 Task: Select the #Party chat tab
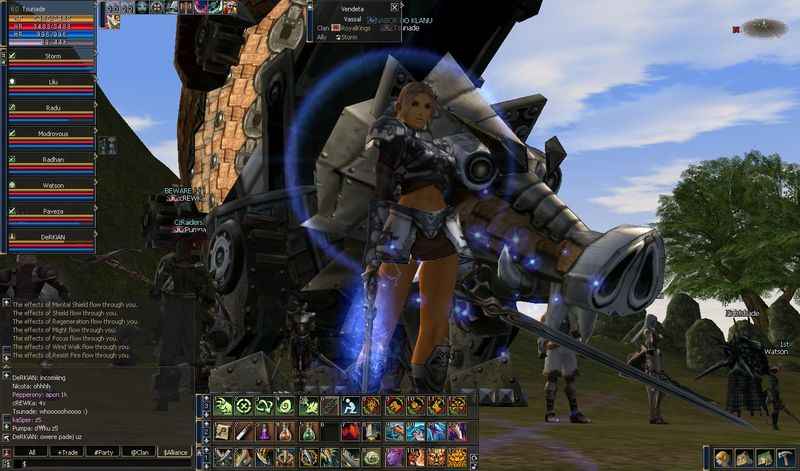click(103, 452)
